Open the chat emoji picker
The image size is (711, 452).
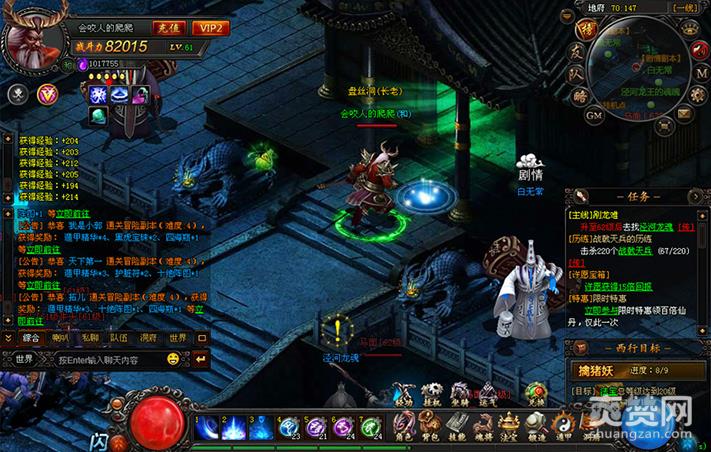coord(172,359)
